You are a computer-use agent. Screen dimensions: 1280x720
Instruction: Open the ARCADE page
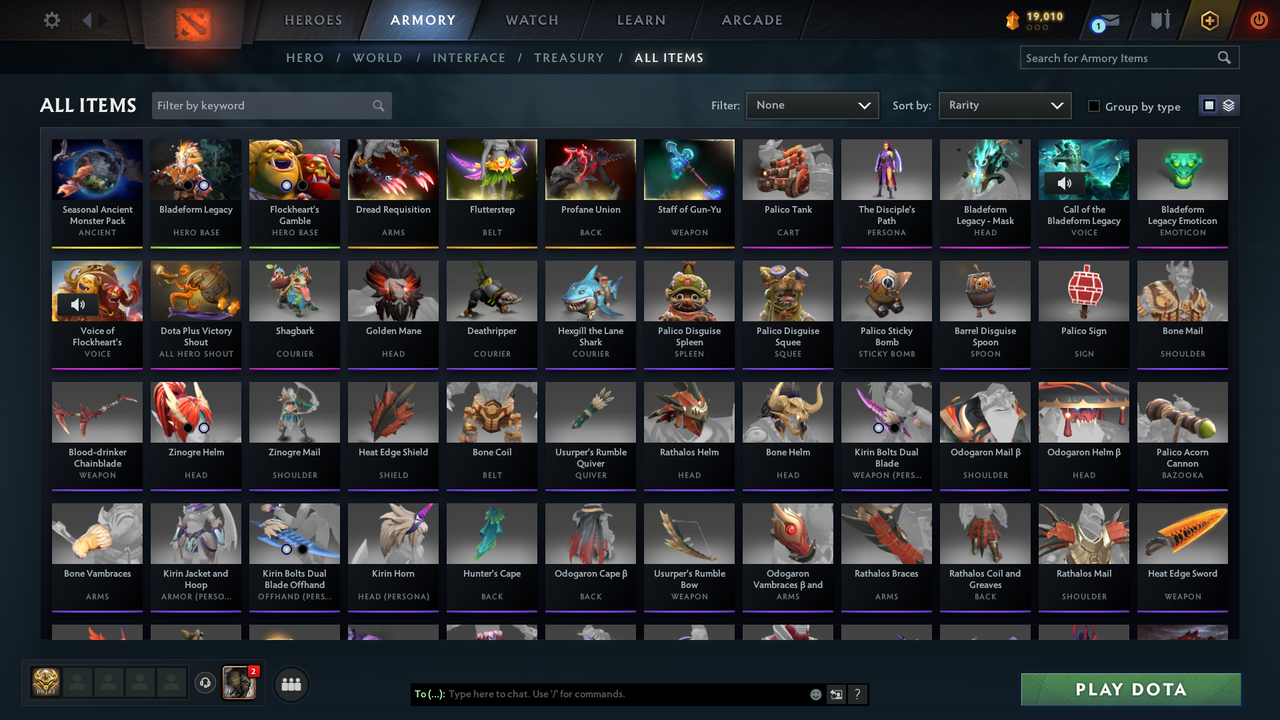click(x=751, y=20)
